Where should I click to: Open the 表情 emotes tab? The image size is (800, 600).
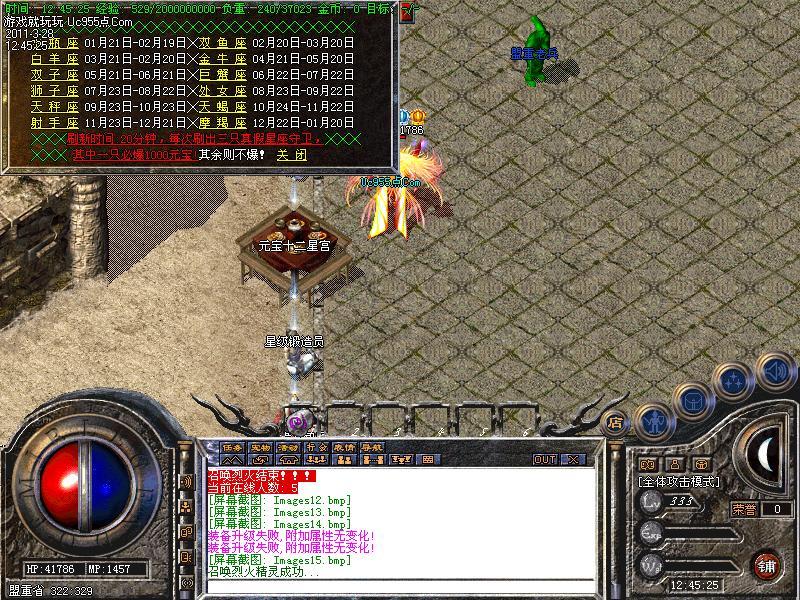coord(344,447)
